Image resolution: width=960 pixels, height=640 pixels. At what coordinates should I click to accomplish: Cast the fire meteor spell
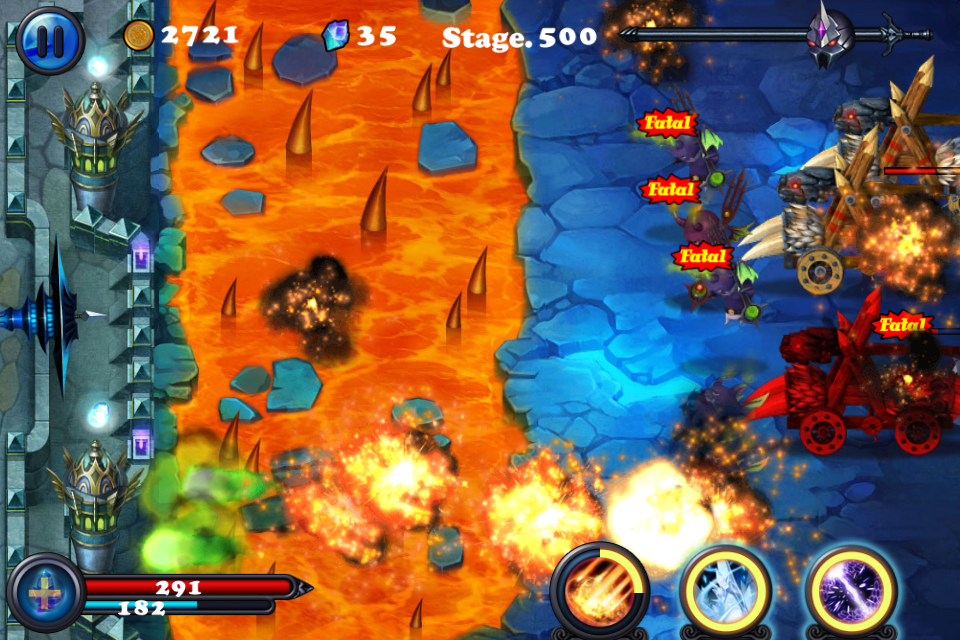pyautogui.click(x=599, y=591)
